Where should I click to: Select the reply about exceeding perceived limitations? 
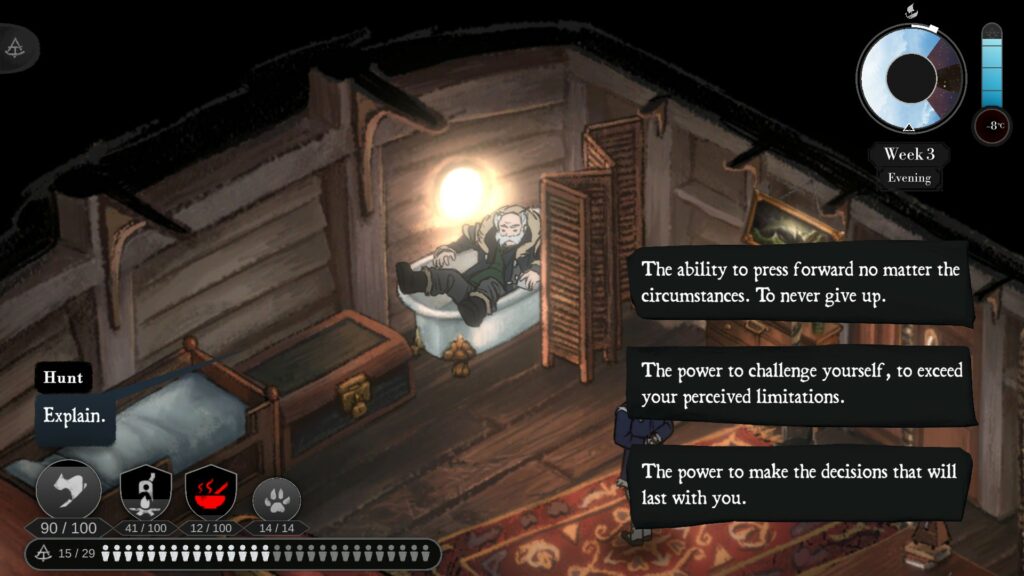click(801, 383)
